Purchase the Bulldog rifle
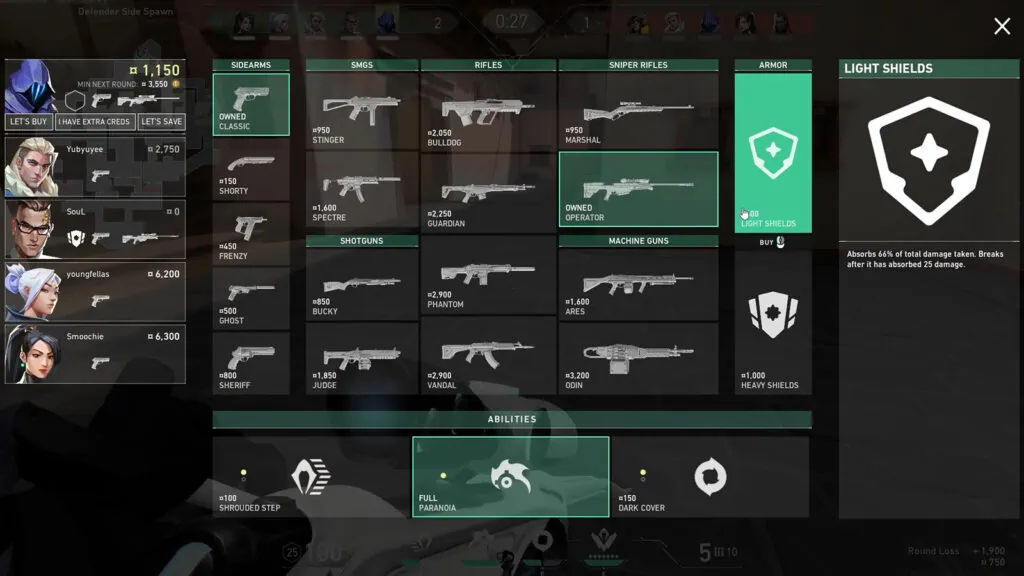The image size is (1024, 576). (x=488, y=111)
